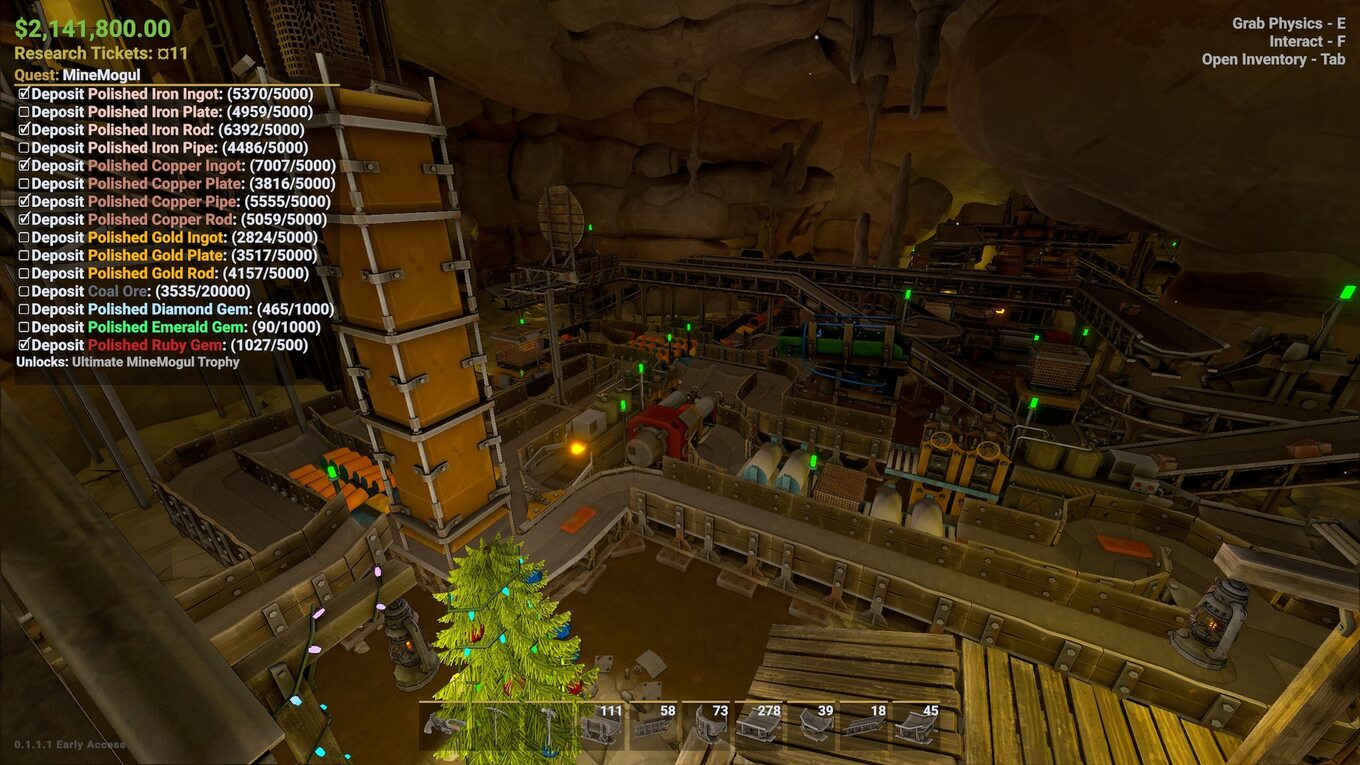
Task: Select the curved conveyor slot with 73
Action: tap(708, 725)
